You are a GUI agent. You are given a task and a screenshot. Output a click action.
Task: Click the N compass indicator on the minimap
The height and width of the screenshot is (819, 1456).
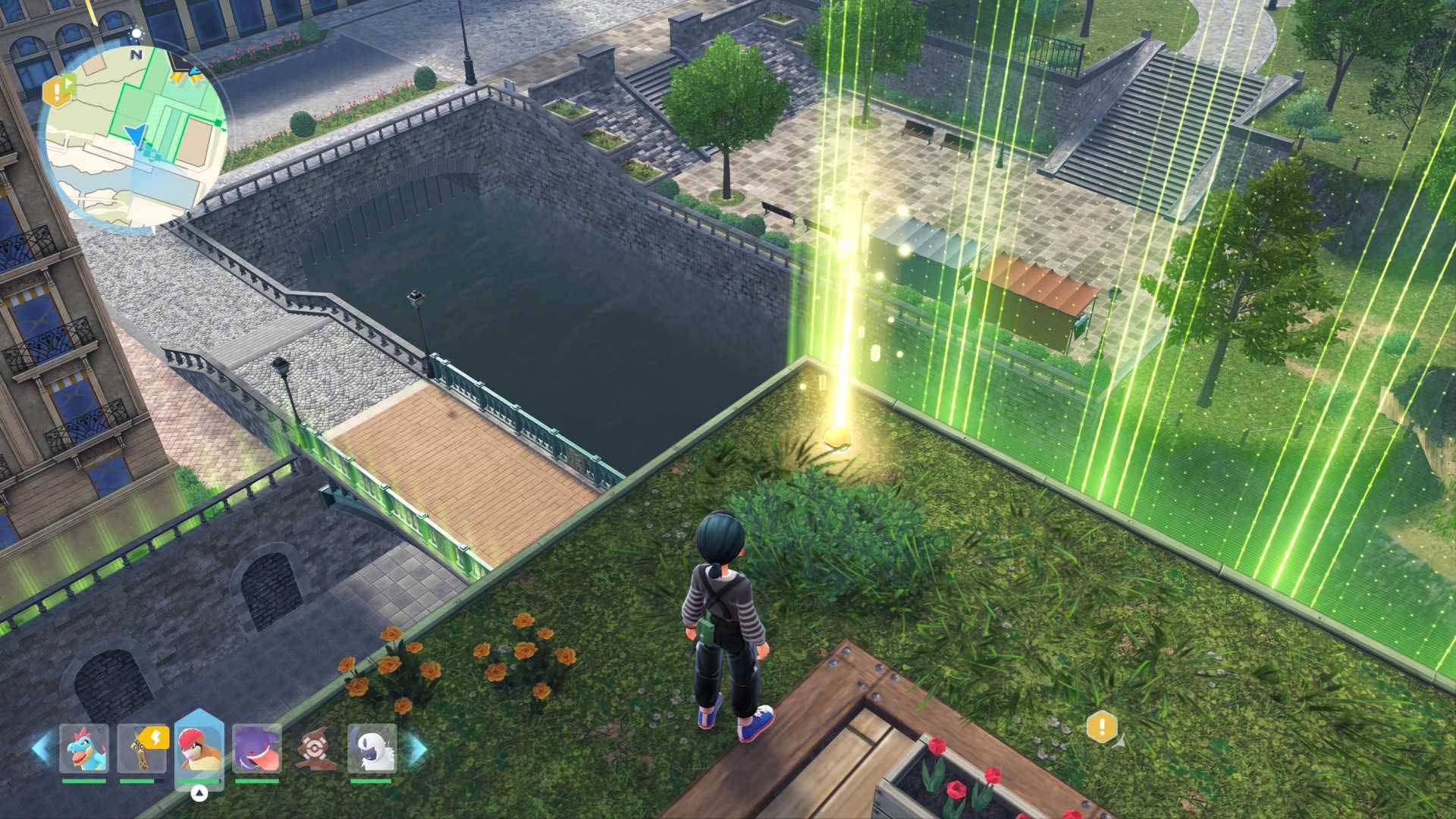[136, 55]
